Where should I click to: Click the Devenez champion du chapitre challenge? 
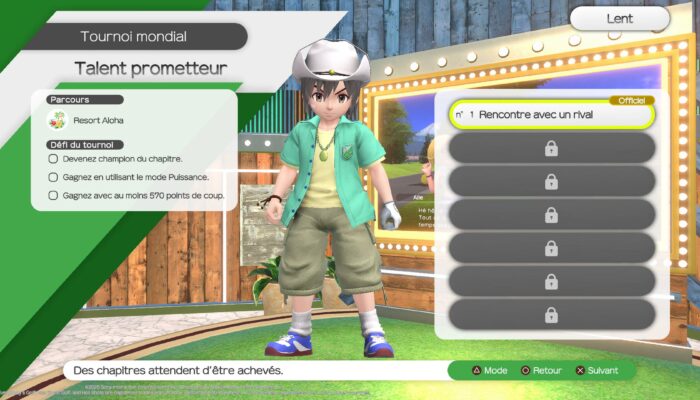[x=122, y=159]
